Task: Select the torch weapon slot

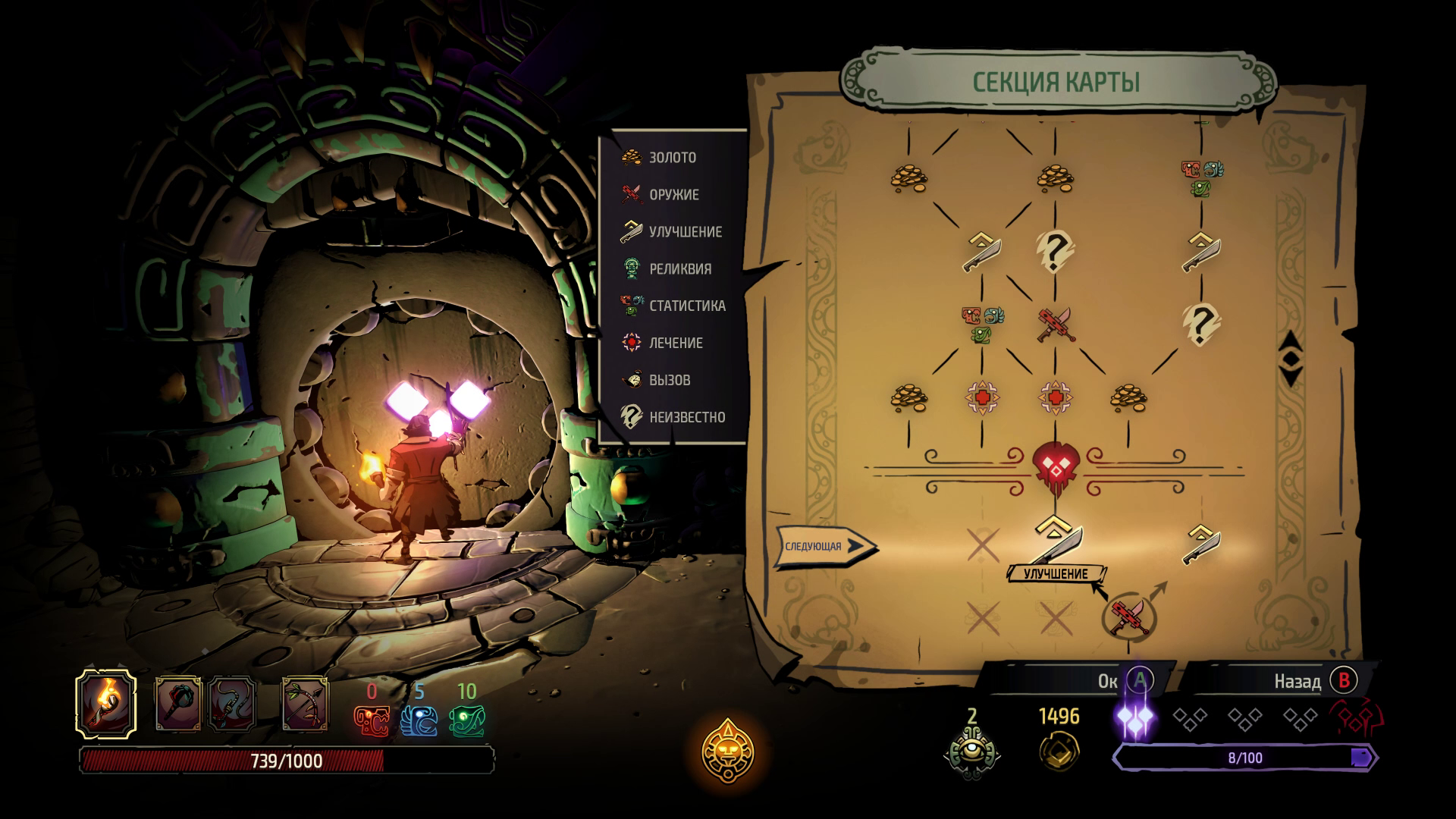Action: 106,704
